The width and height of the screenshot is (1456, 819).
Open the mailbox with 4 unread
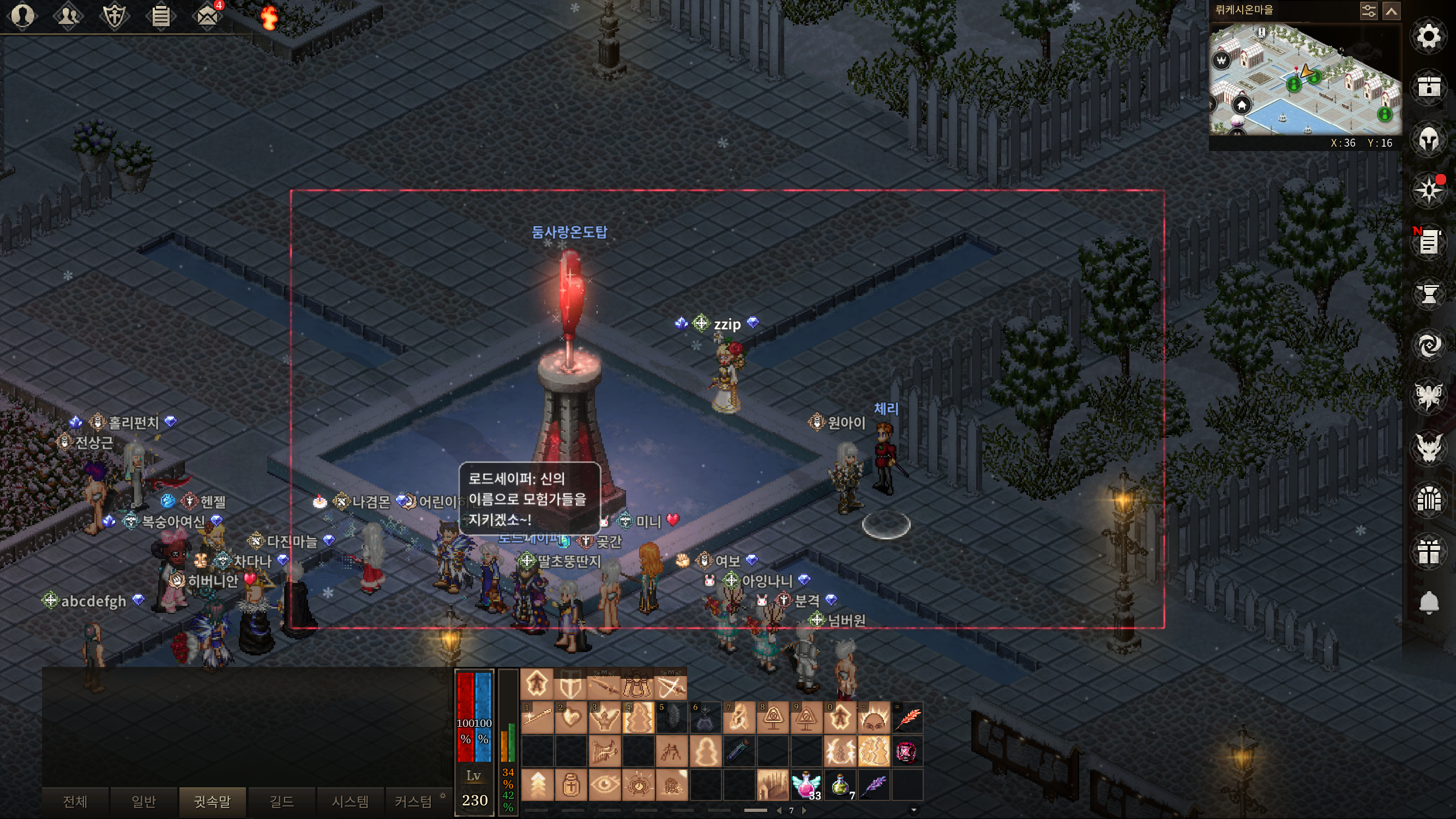point(207,15)
